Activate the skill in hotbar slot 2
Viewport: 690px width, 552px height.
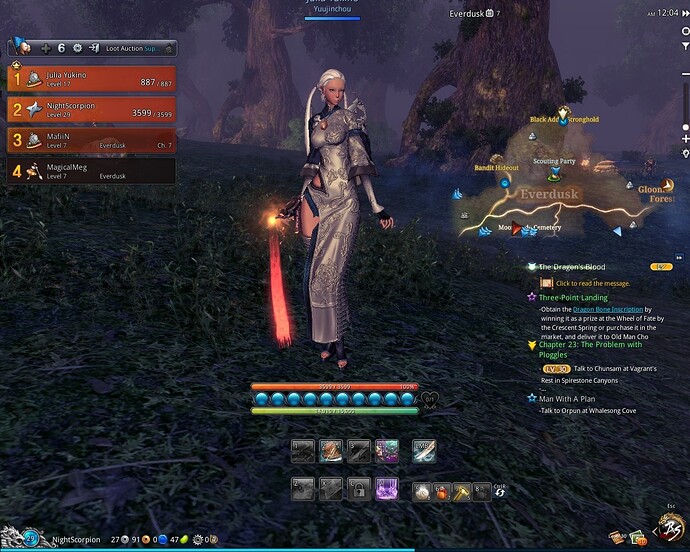(x=331, y=452)
